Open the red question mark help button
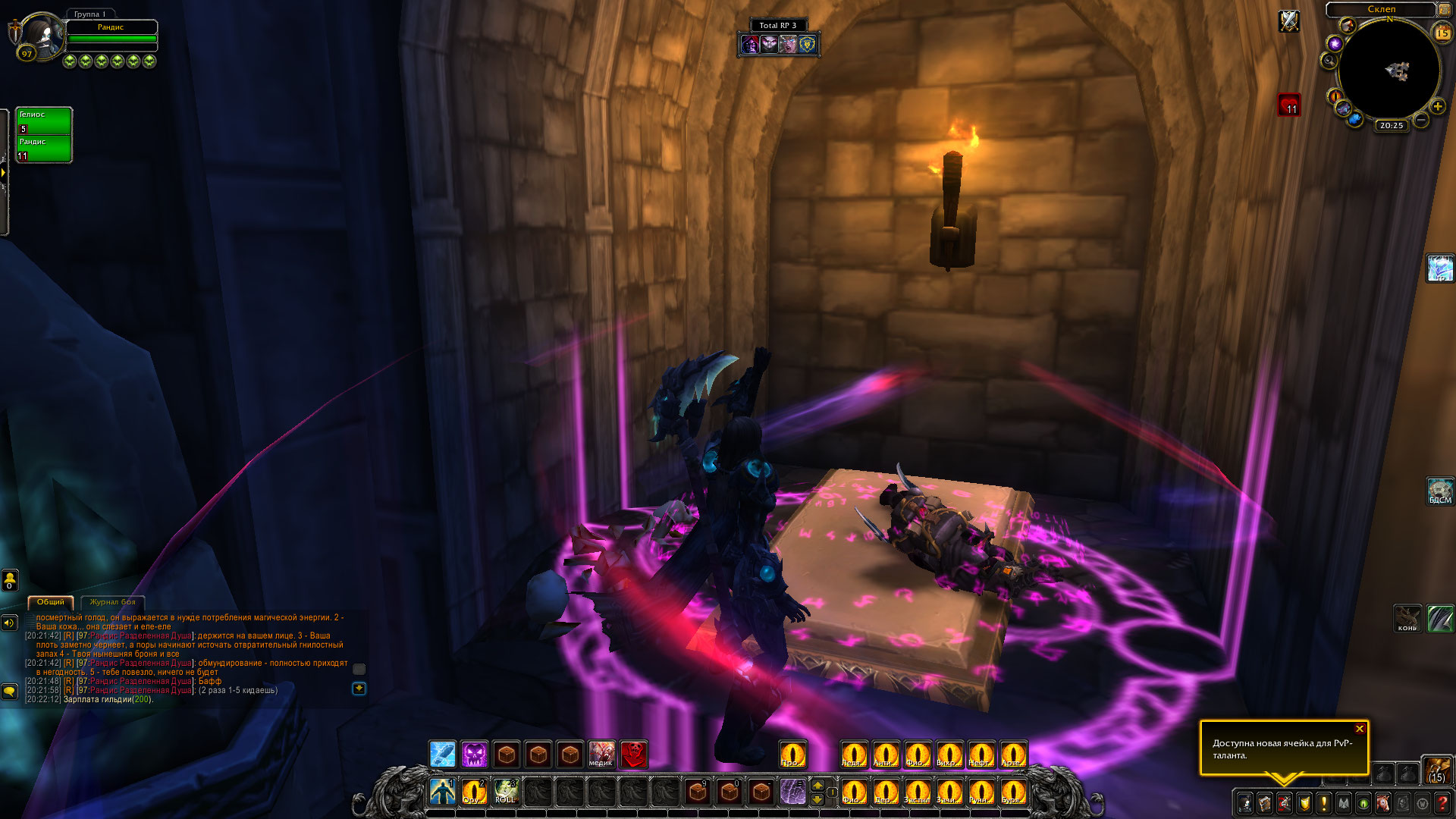 (x=1442, y=802)
